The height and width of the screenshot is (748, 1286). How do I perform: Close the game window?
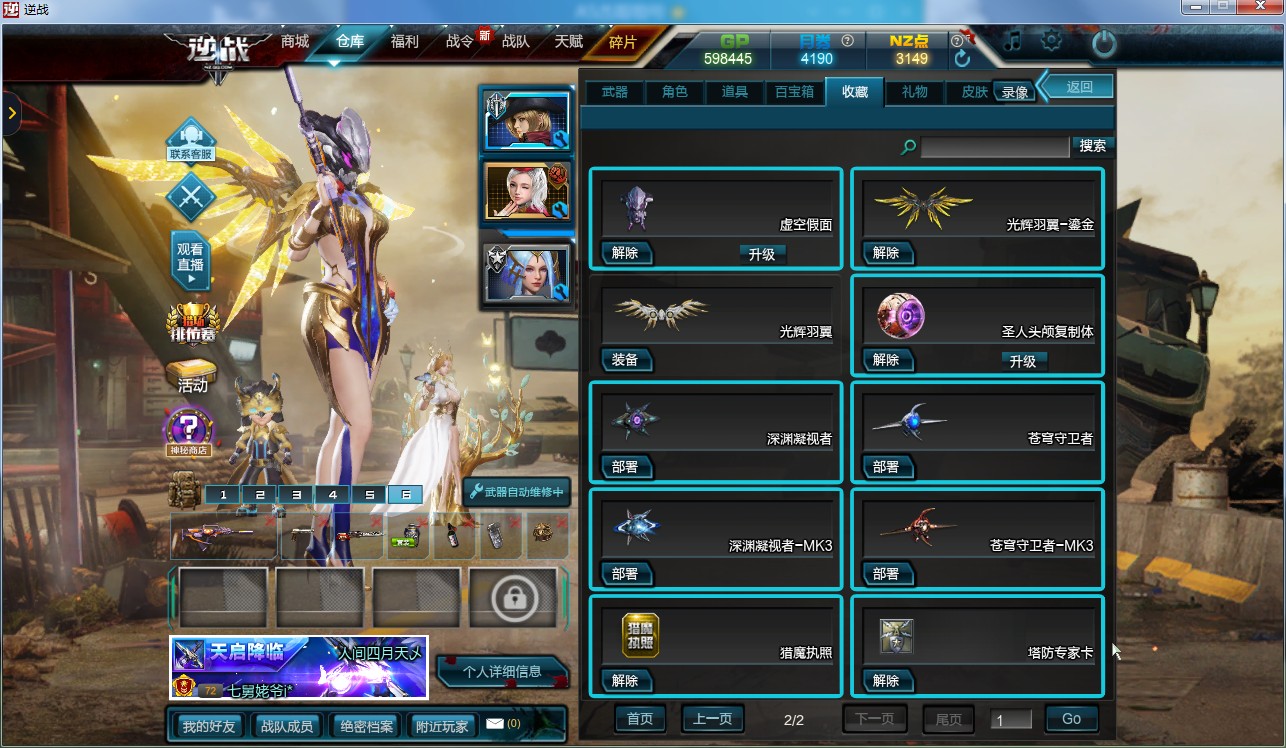[x=1262, y=7]
